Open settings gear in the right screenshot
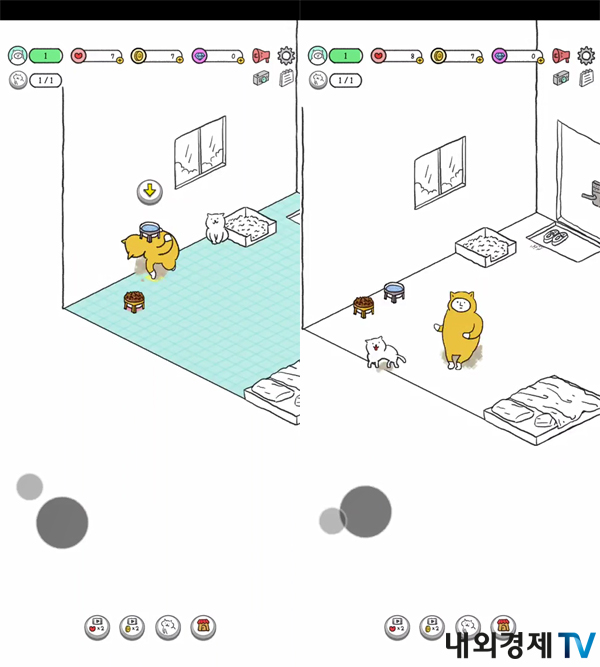 (587, 56)
